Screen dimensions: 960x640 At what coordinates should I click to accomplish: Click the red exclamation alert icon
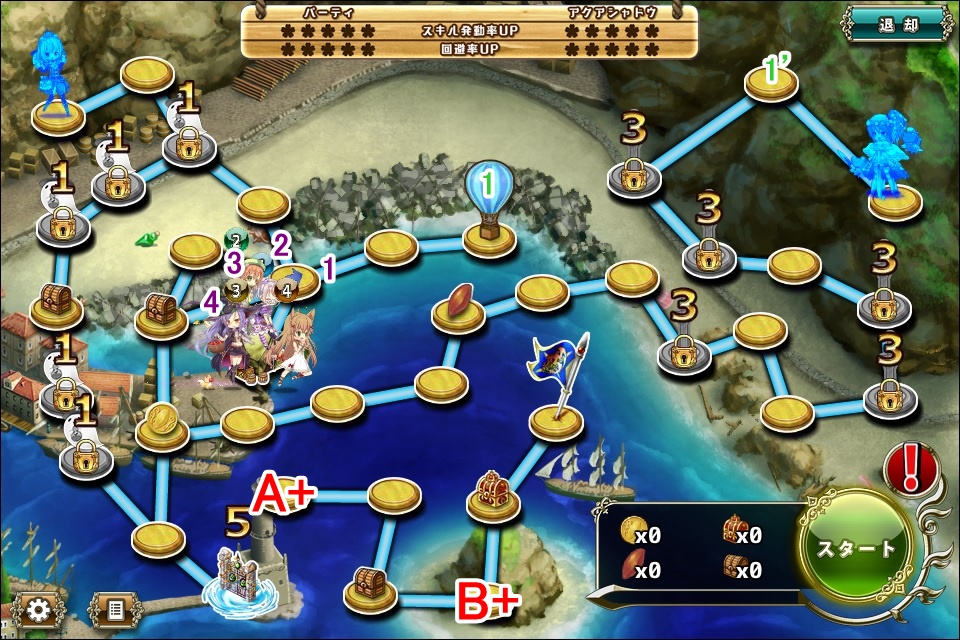[910, 468]
